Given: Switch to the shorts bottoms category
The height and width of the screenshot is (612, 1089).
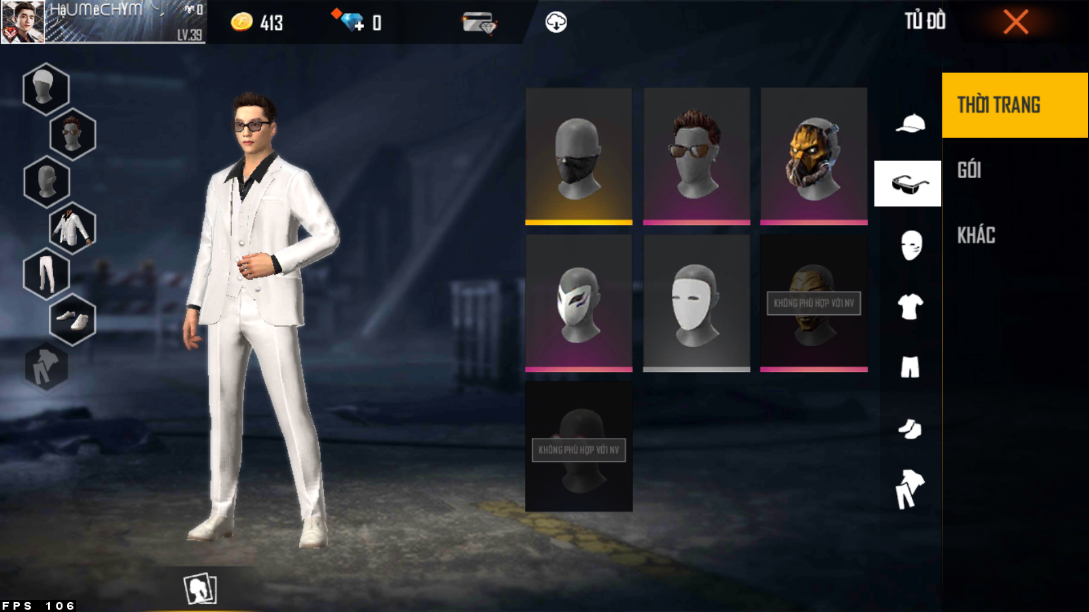Looking at the screenshot, I should (909, 368).
